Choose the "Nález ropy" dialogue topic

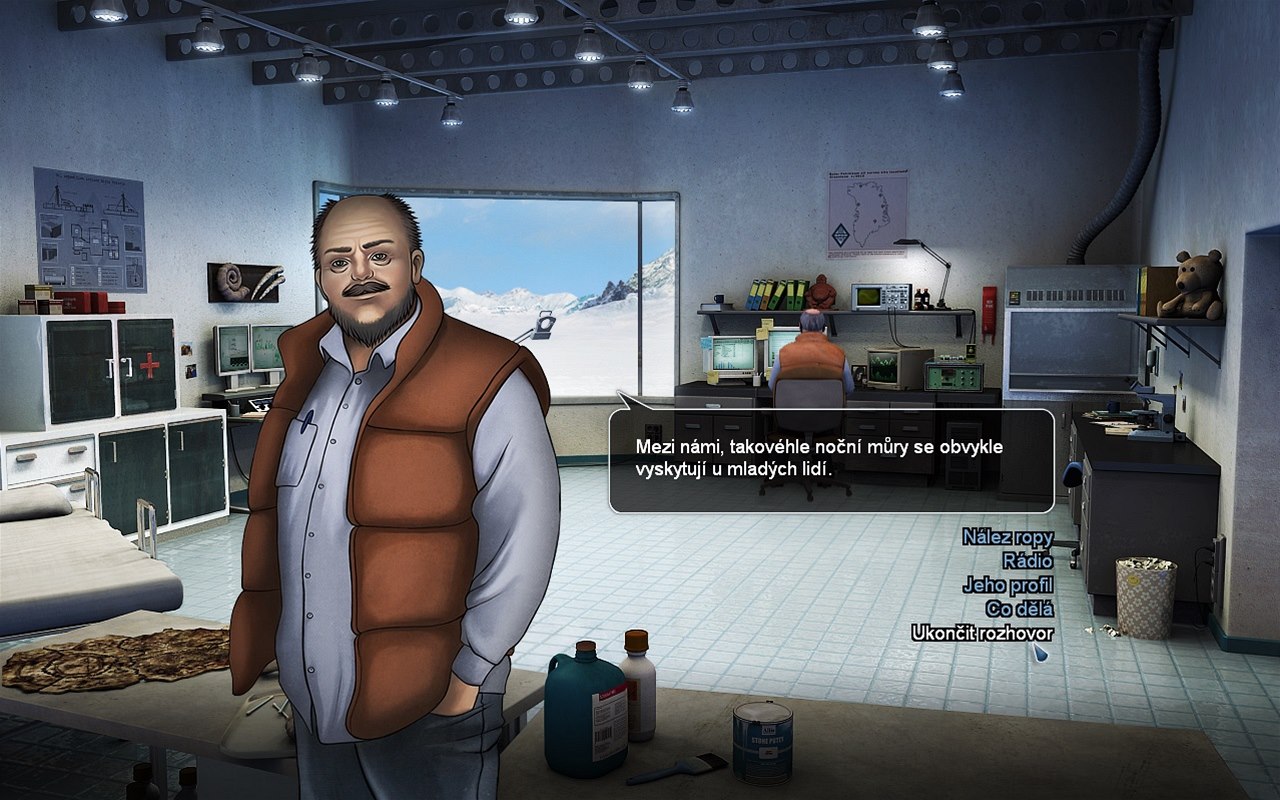click(1007, 537)
